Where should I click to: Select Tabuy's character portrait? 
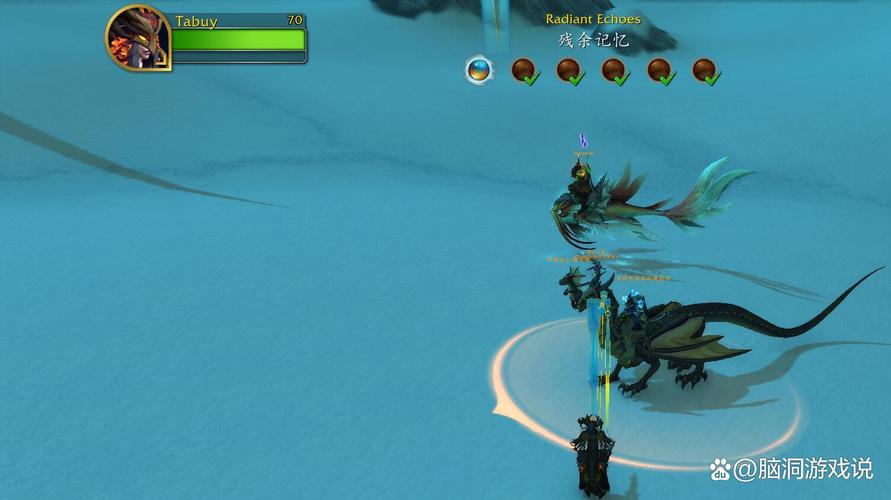(x=137, y=38)
